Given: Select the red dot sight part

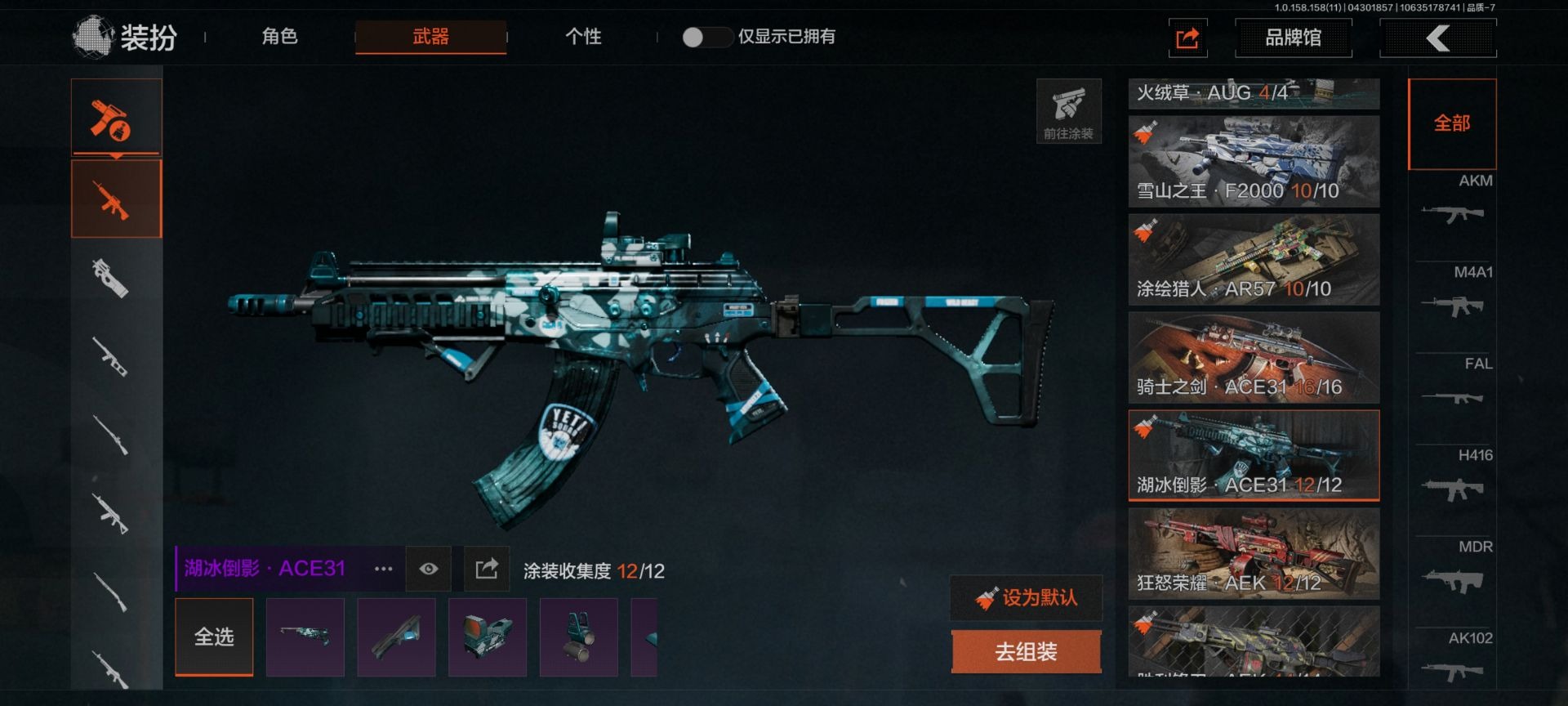Looking at the screenshot, I should (488, 637).
